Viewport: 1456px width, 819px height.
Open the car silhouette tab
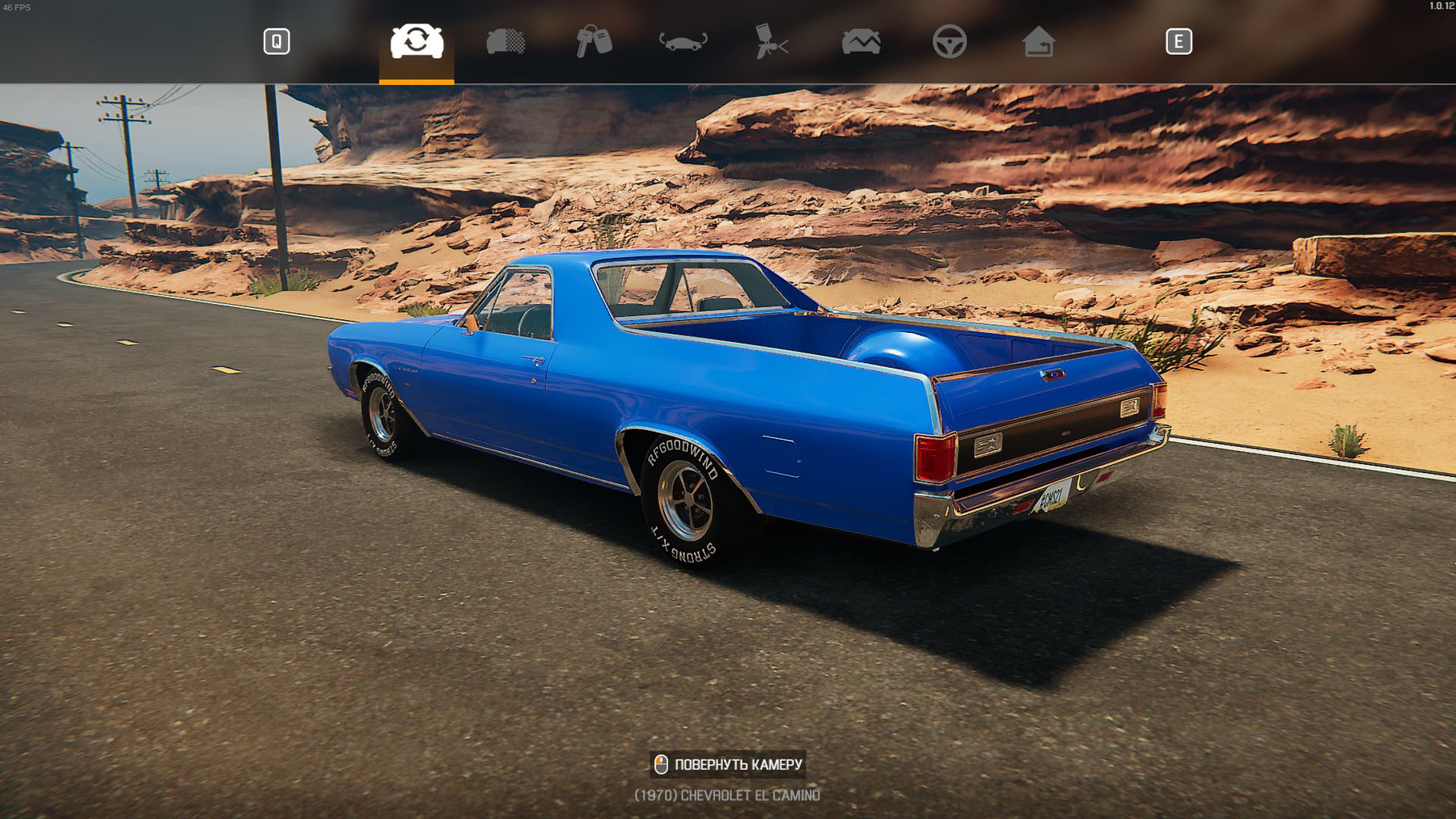click(x=683, y=41)
